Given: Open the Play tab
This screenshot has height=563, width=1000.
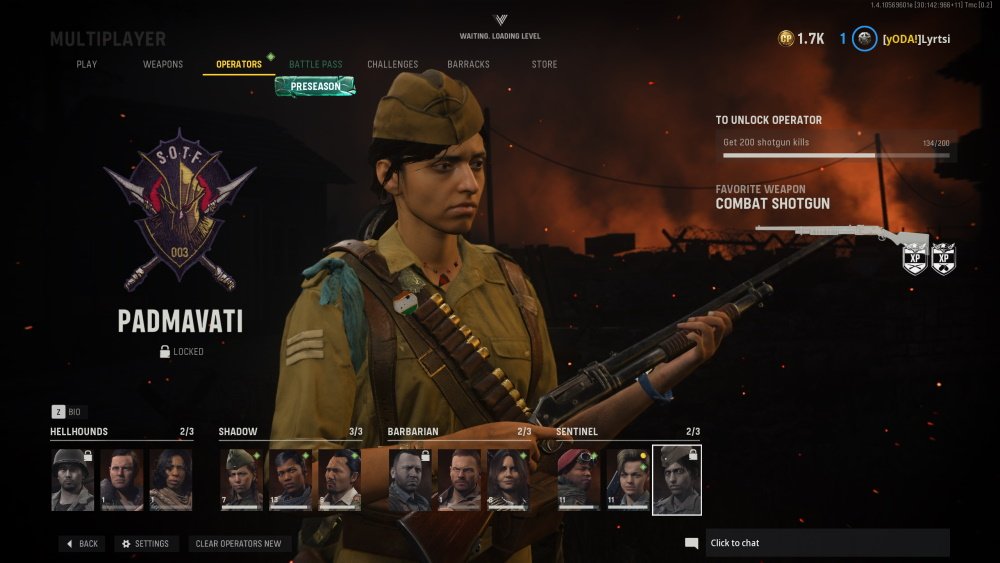Looking at the screenshot, I should click(87, 65).
